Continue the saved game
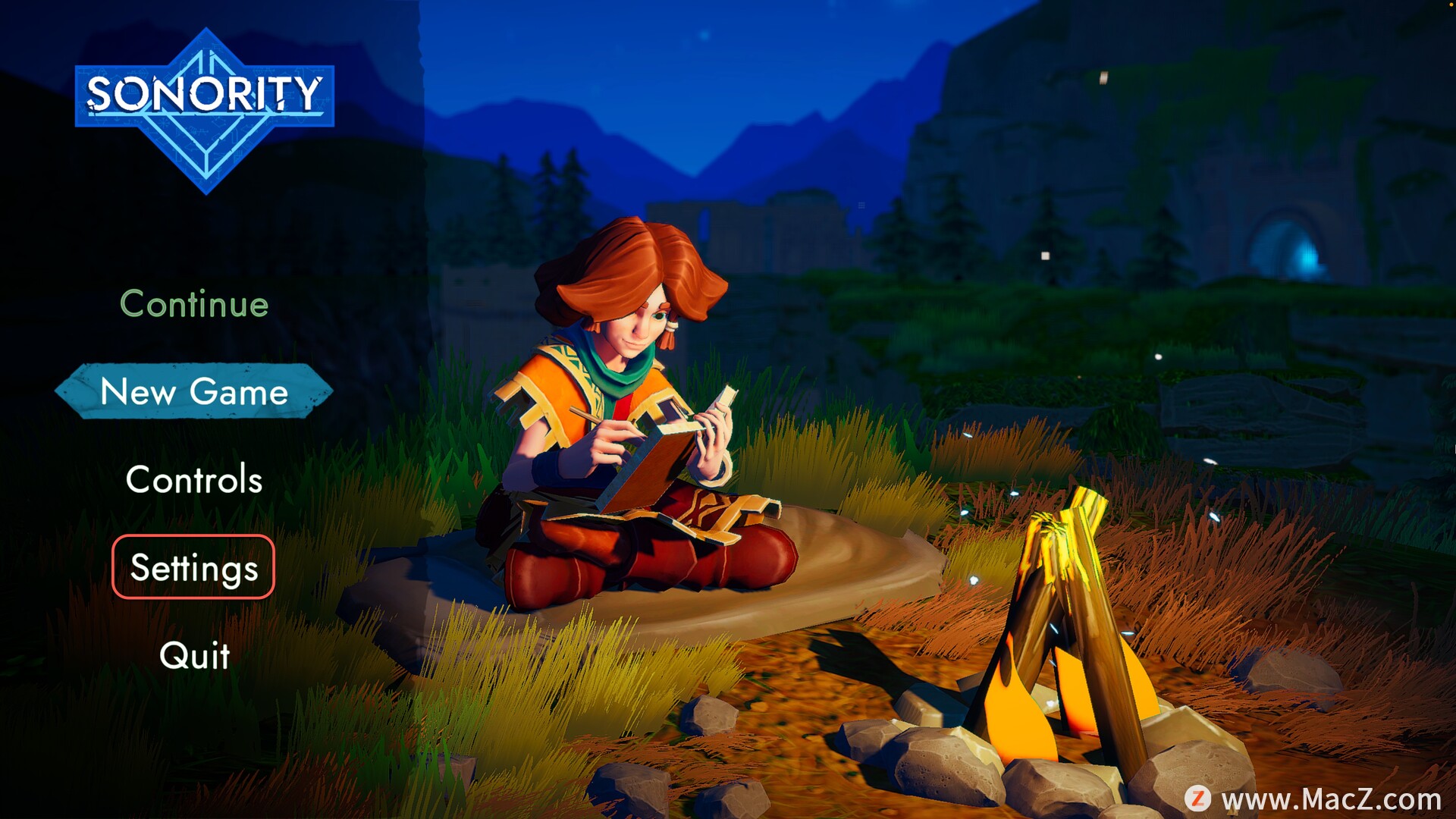This screenshot has height=819, width=1456. tap(194, 304)
